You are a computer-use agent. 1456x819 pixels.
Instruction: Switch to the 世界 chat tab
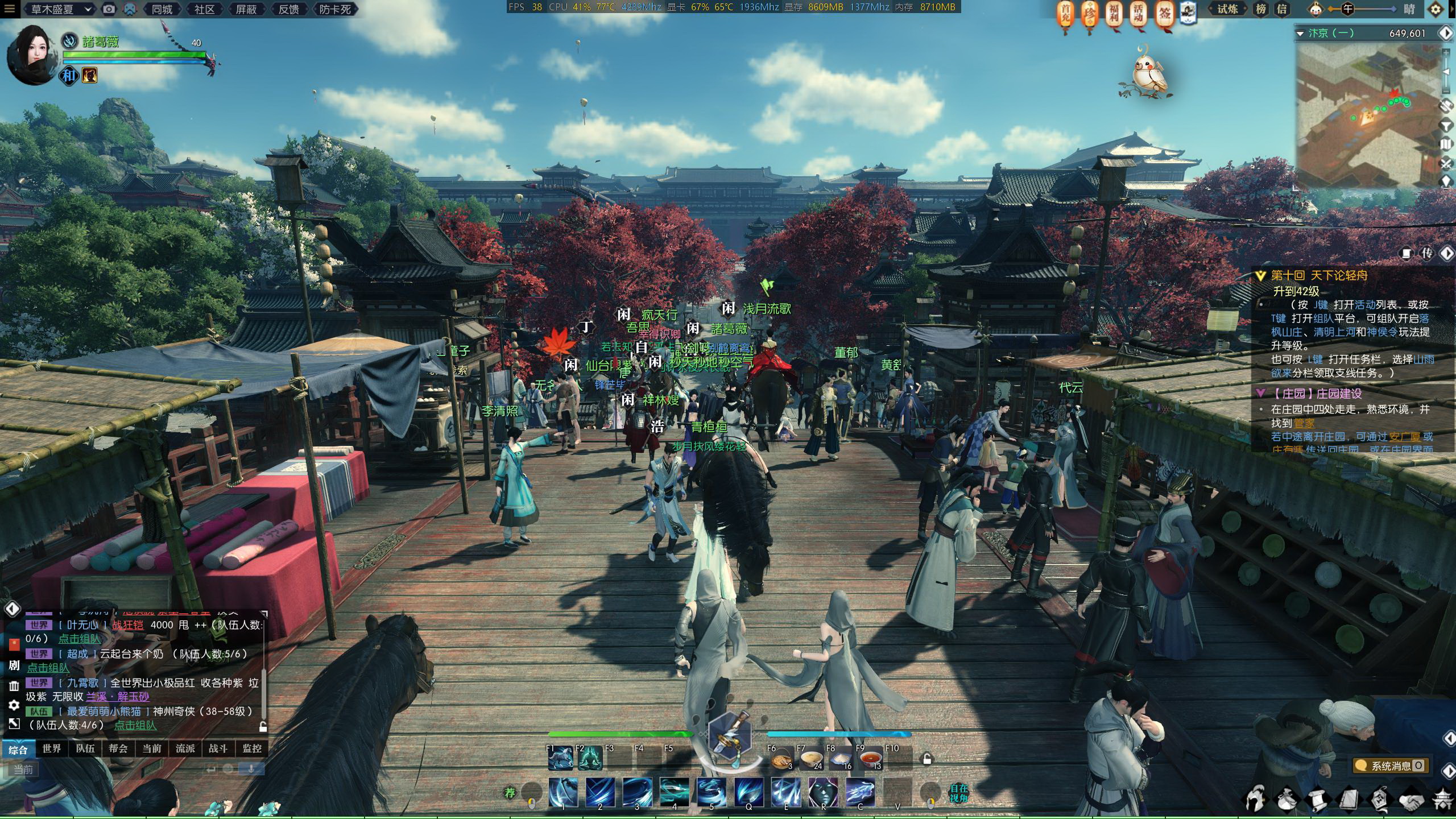point(52,748)
